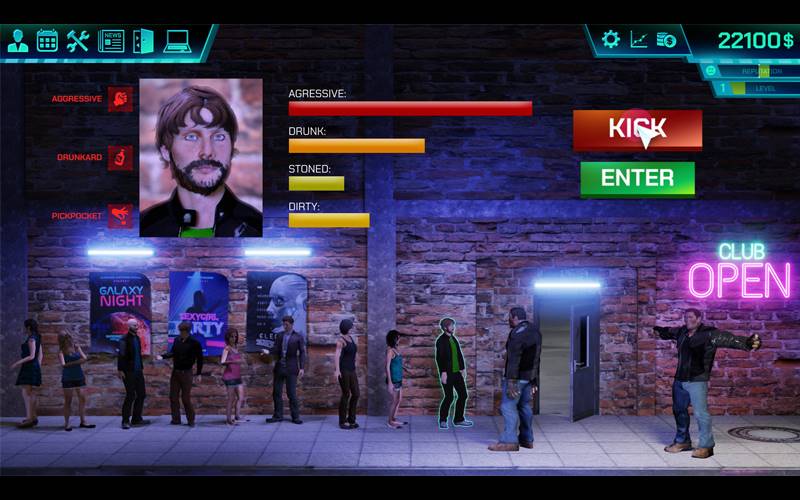Open the gear settings
Screen dimensions: 800x500
click(x=610, y=40)
